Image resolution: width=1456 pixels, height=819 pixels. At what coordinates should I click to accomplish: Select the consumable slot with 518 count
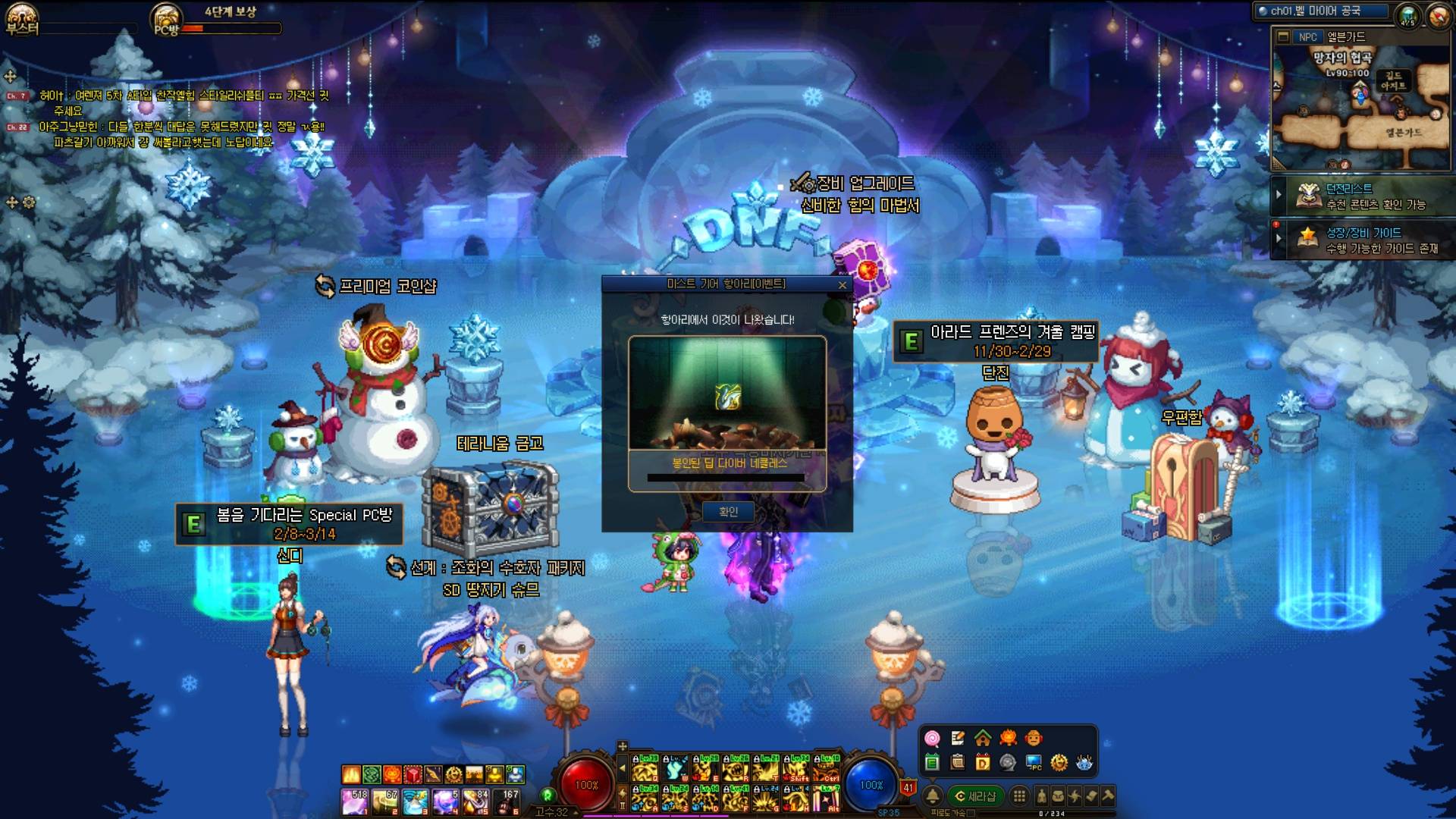pyautogui.click(x=354, y=801)
